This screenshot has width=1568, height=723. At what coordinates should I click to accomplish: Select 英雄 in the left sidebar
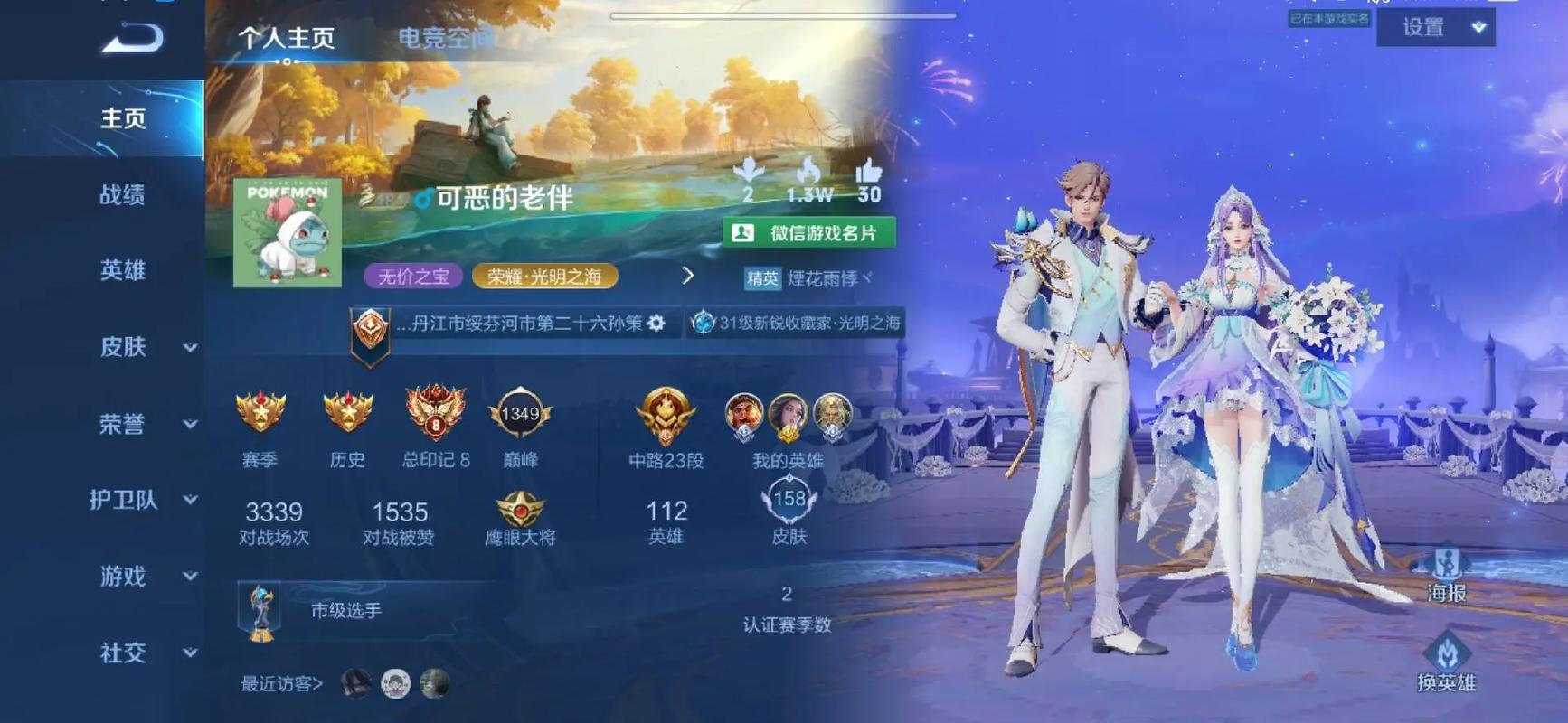coord(122,270)
